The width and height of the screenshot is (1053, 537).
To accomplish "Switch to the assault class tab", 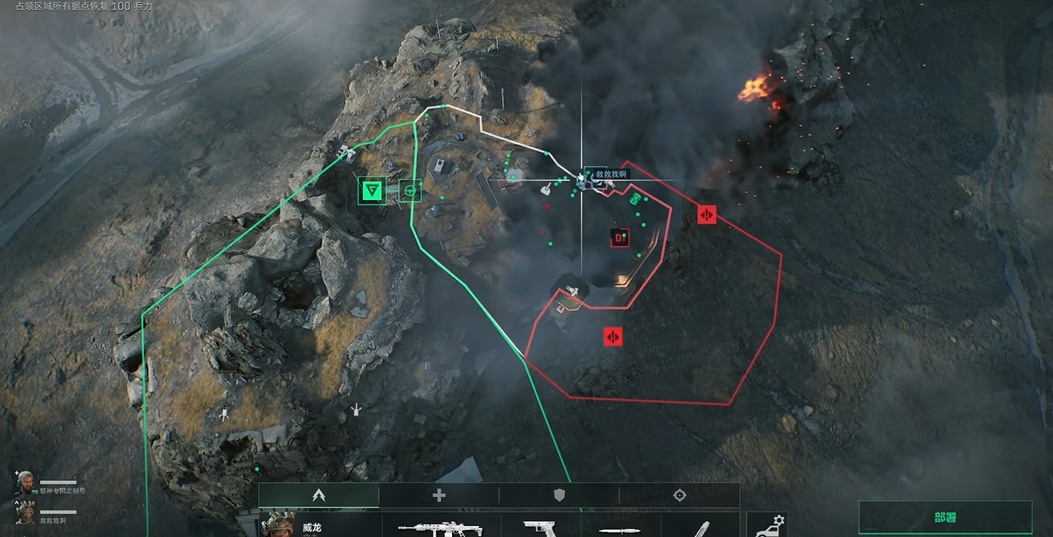I will pyautogui.click(x=319, y=495).
